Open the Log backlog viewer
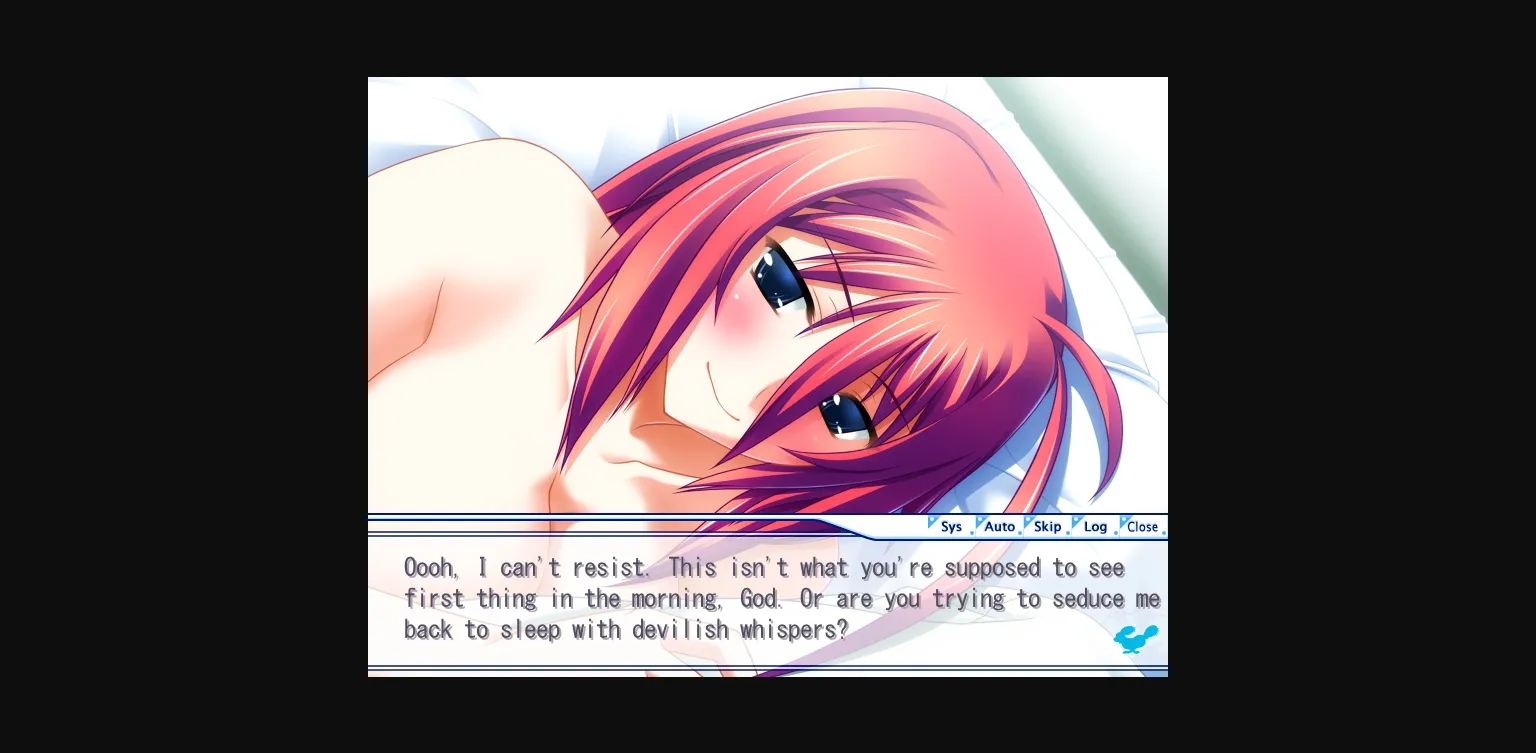Image resolution: width=1536 pixels, height=753 pixels. click(1095, 527)
